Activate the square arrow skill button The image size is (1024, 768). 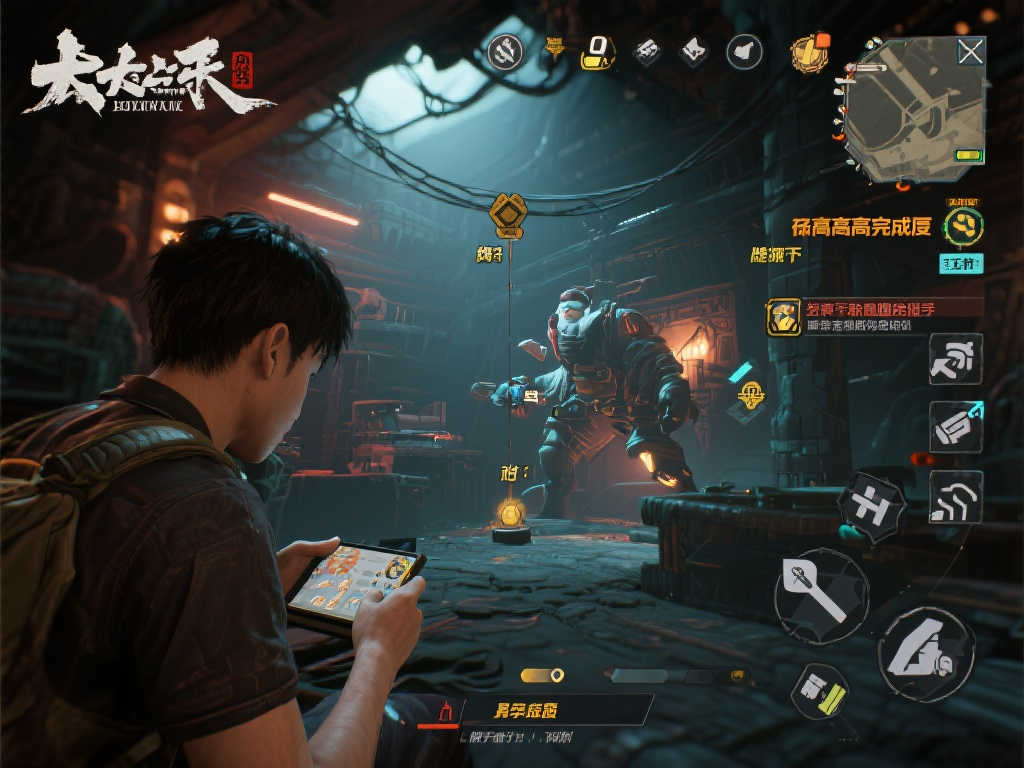pyautogui.click(x=955, y=359)
